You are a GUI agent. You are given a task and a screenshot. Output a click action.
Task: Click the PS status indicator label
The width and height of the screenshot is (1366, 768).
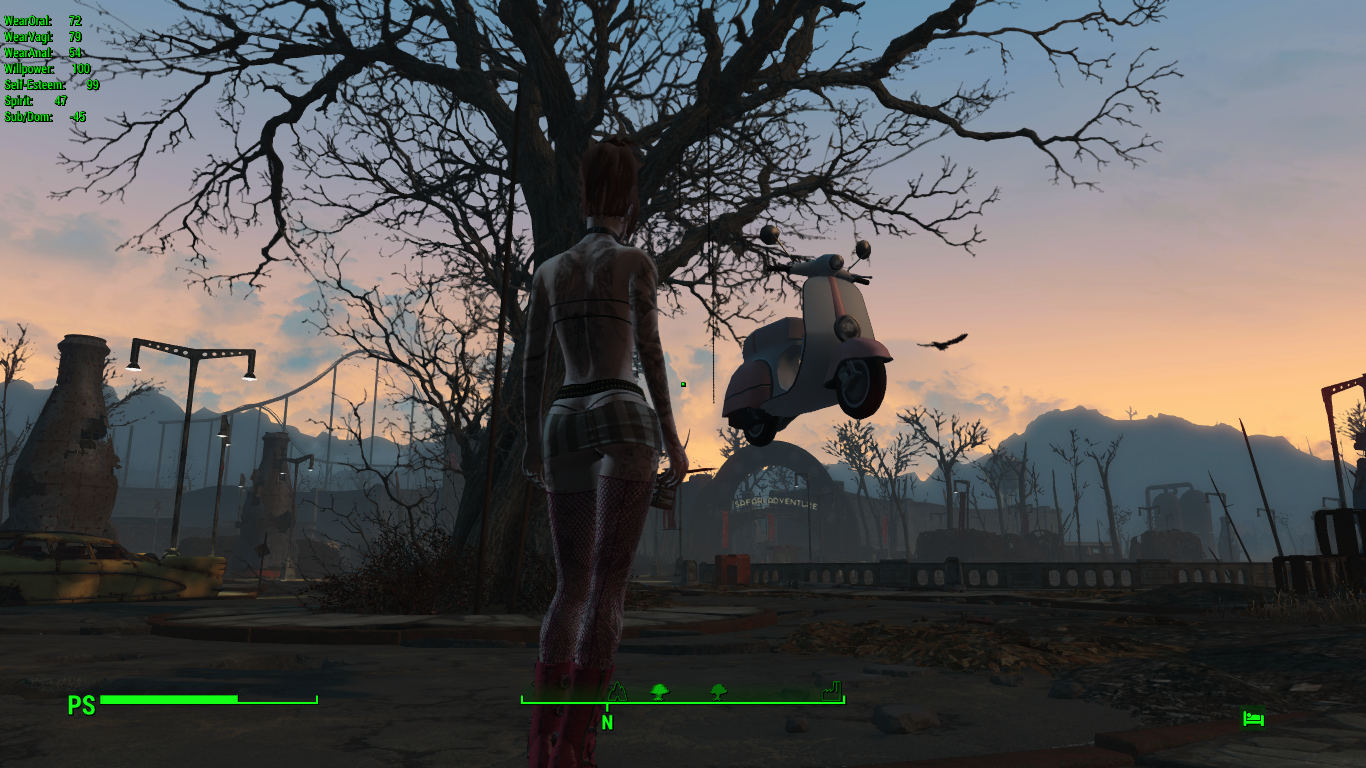coord(82,706)
